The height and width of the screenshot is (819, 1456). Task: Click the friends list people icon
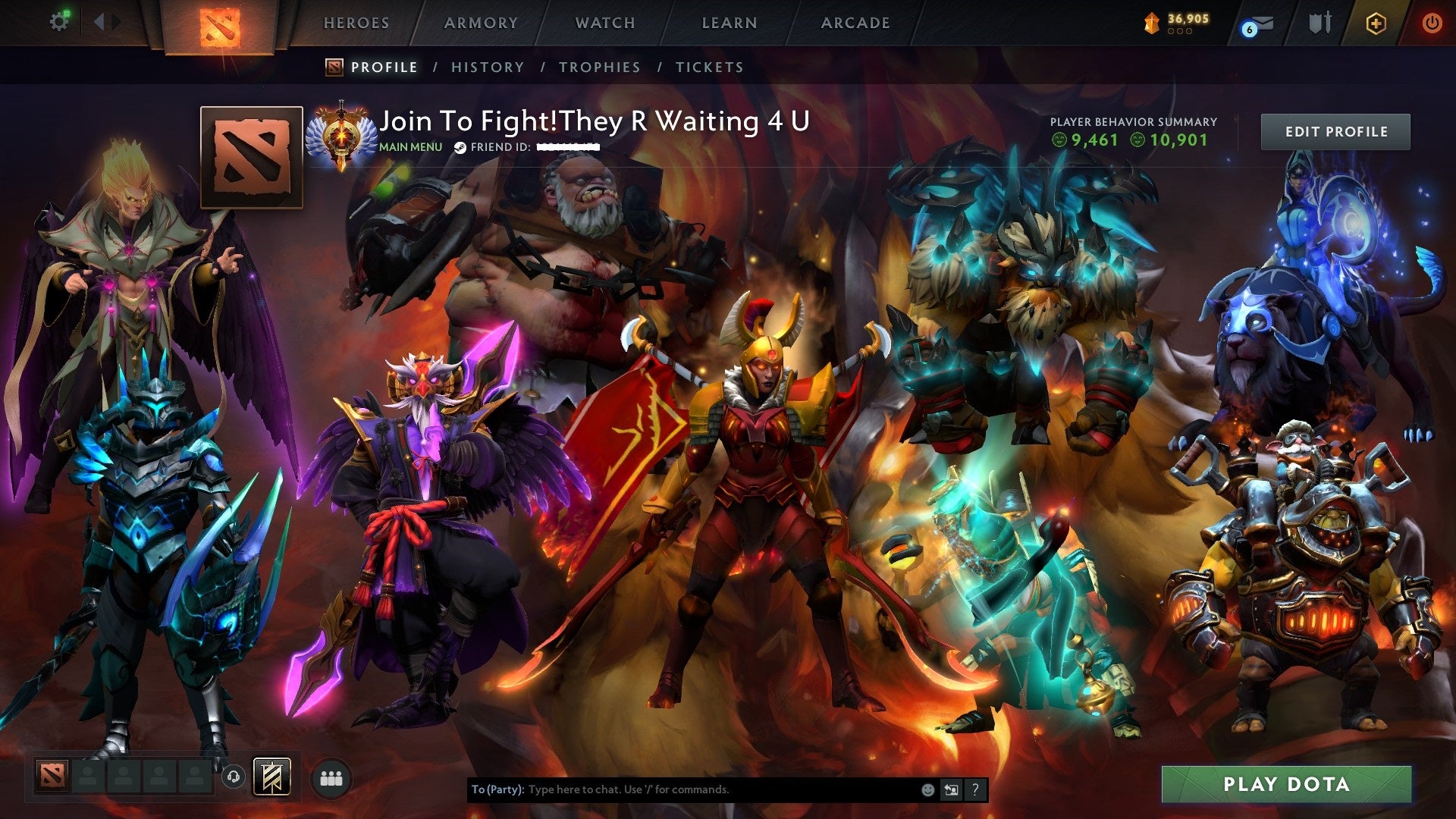point(329,776)
